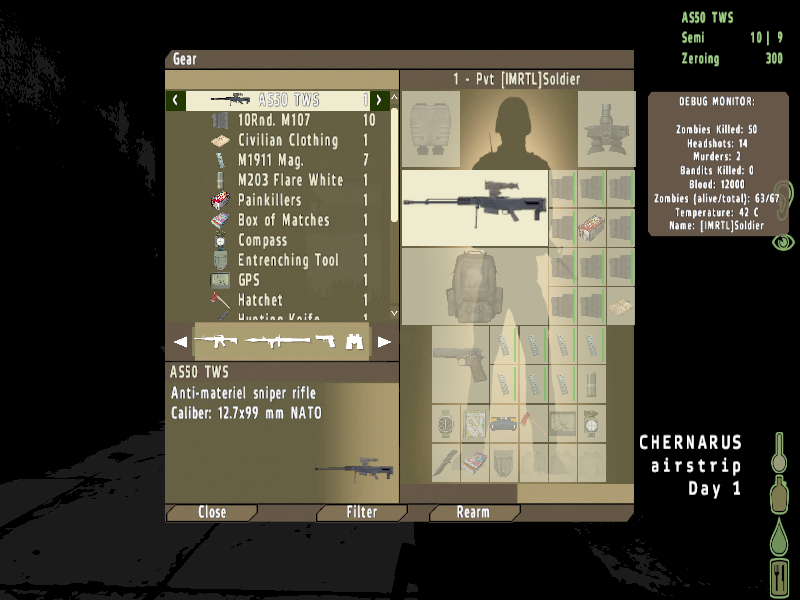800x600 pixels.
Task: Open the Filter option
Action: click(x=361, y=512)
